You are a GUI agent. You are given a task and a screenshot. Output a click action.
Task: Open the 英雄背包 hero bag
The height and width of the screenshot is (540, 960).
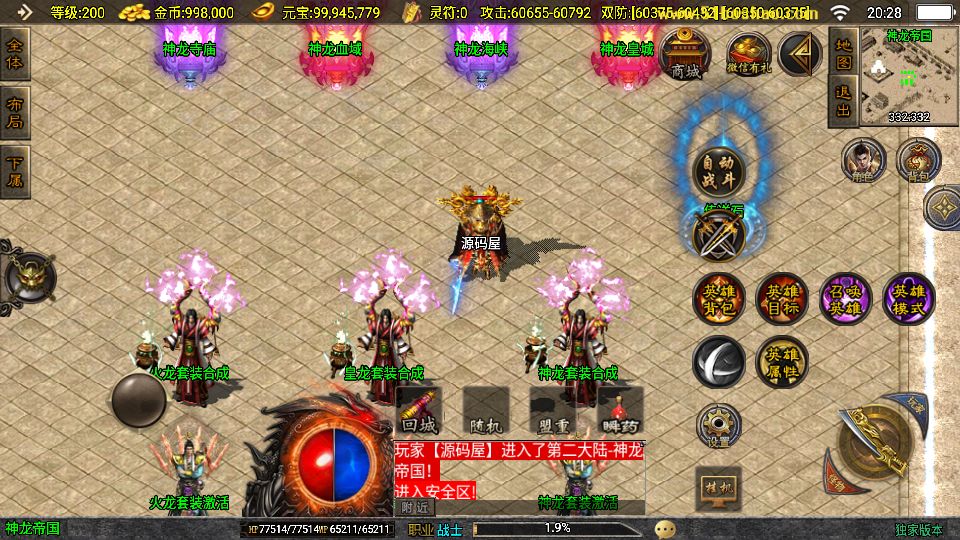719,299
